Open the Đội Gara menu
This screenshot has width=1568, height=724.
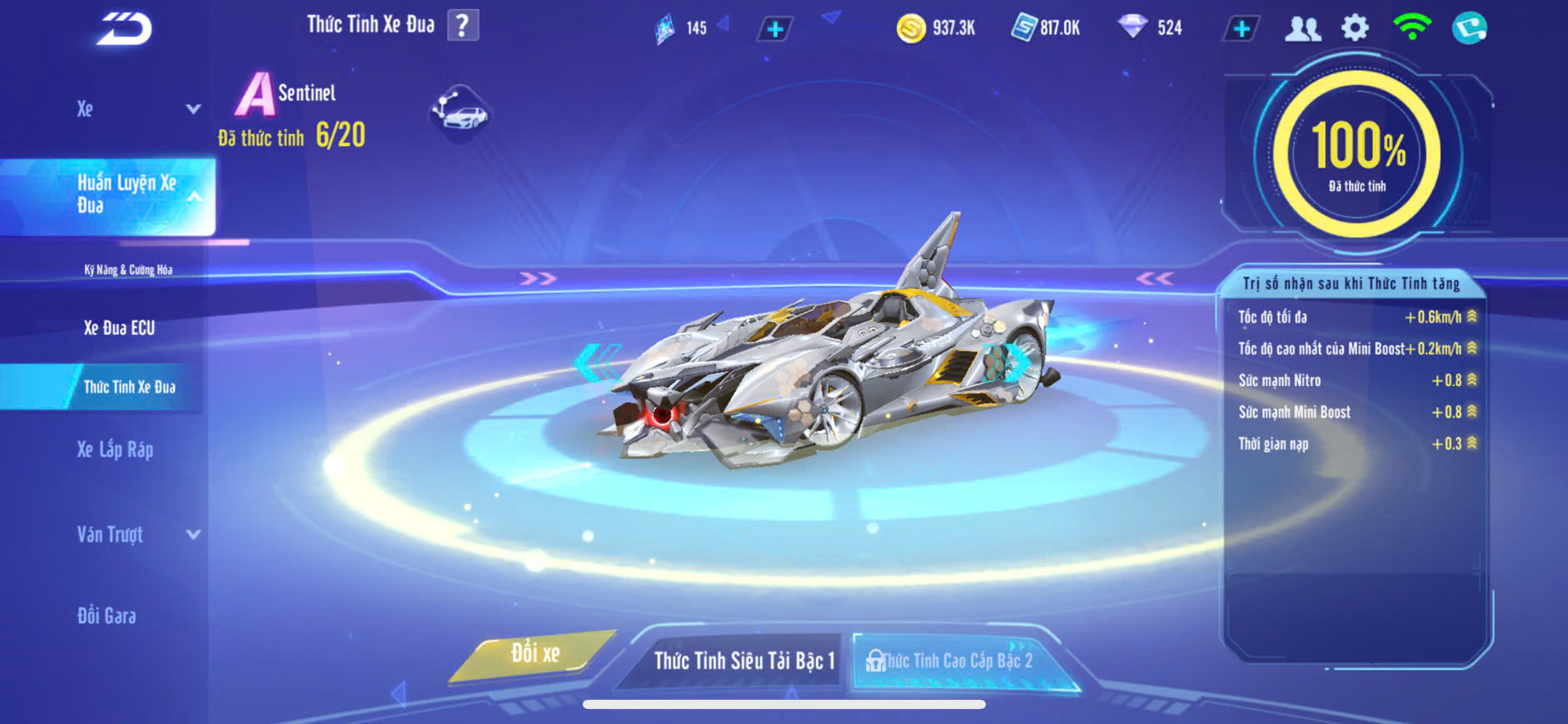tap(107, 616)
